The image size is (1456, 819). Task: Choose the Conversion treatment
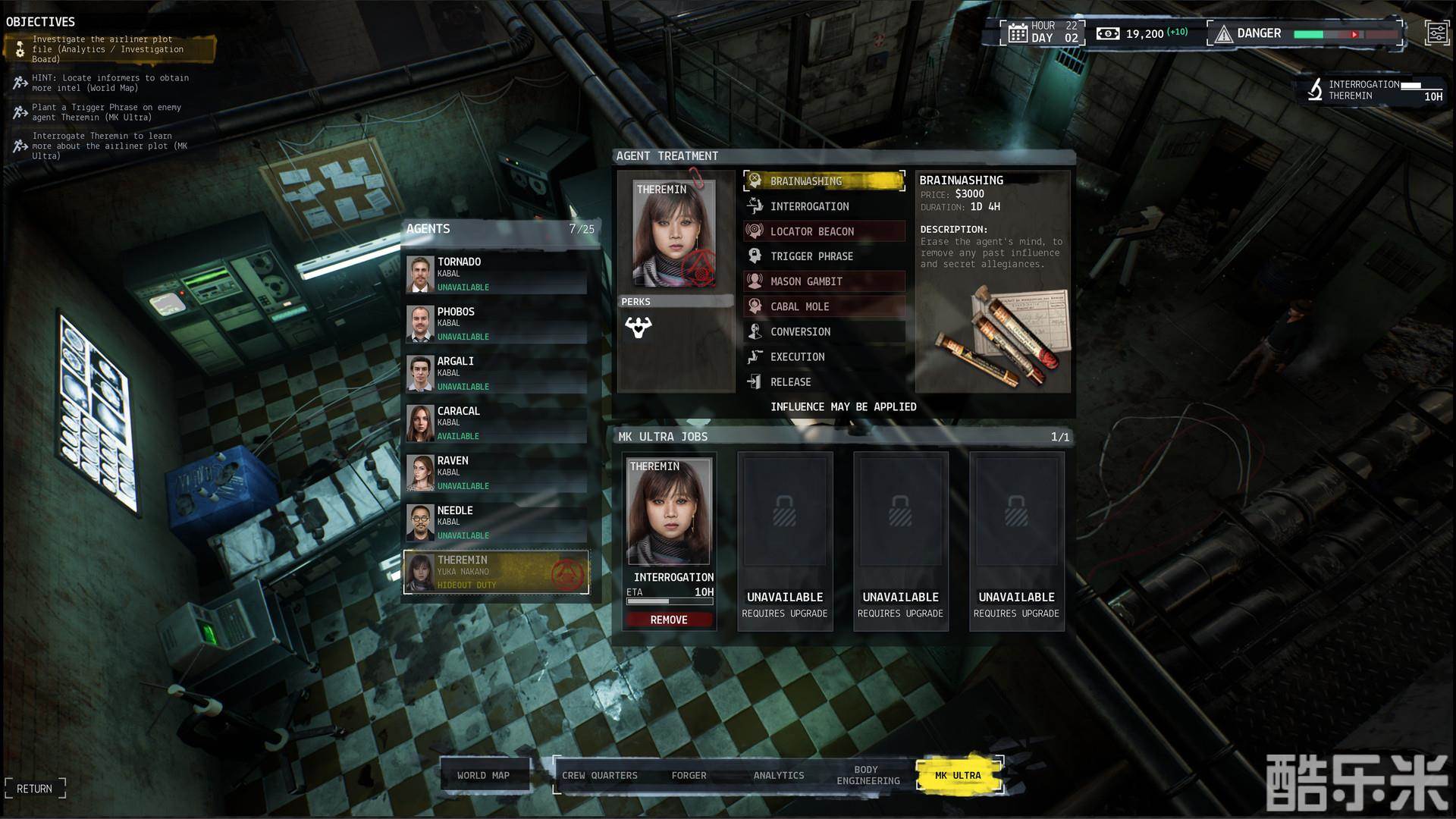coord(824,331)
